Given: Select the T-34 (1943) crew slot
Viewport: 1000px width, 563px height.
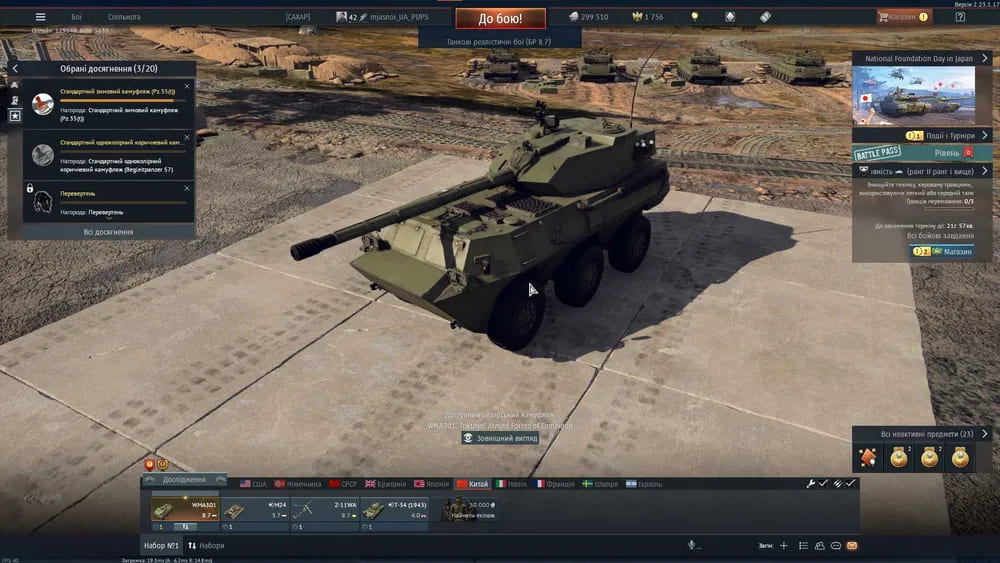Looking at the screenshot, I should pyautogui.click(x=395, y=511).
